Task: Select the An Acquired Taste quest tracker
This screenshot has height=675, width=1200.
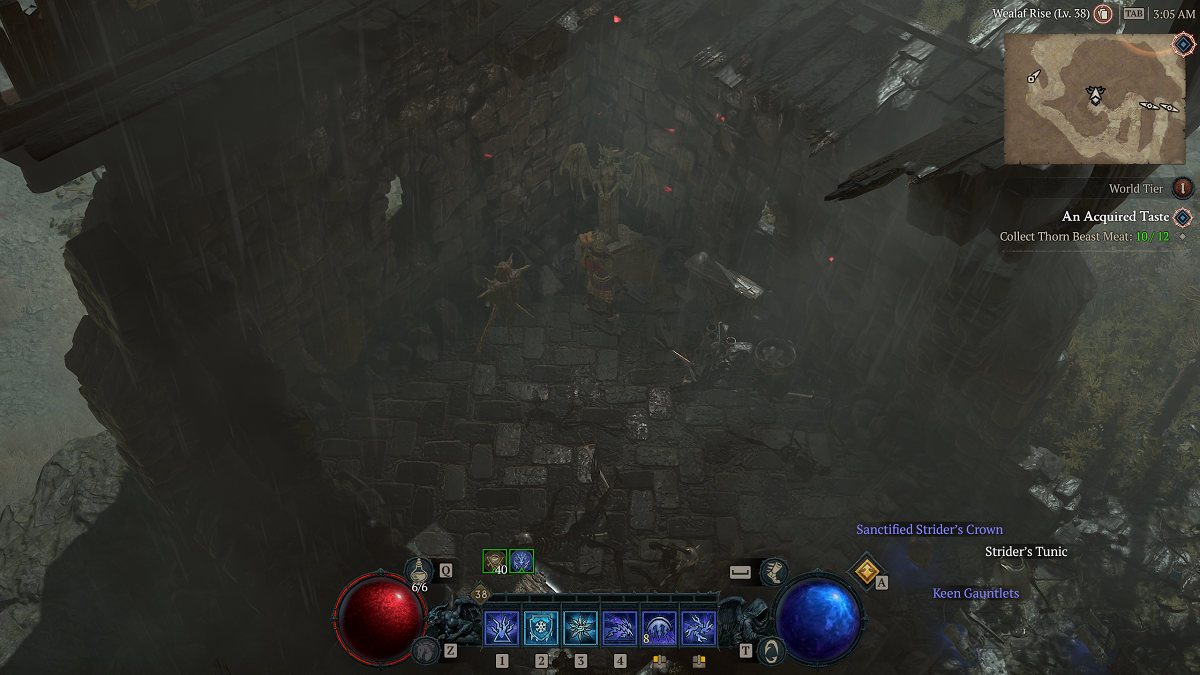Action: pyautogui.click(x=1115, y=217)
